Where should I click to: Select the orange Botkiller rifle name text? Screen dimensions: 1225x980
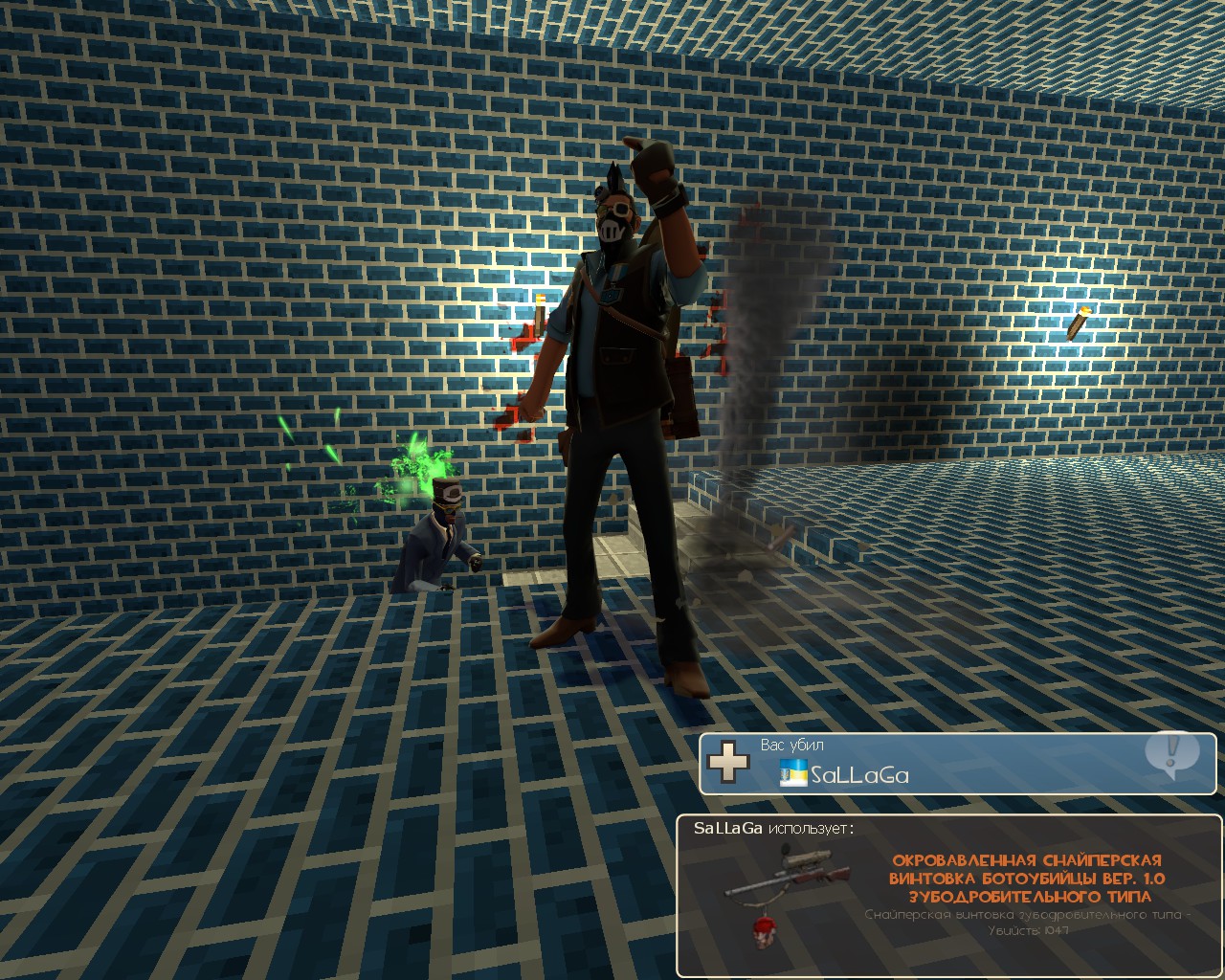(1028, 878)
